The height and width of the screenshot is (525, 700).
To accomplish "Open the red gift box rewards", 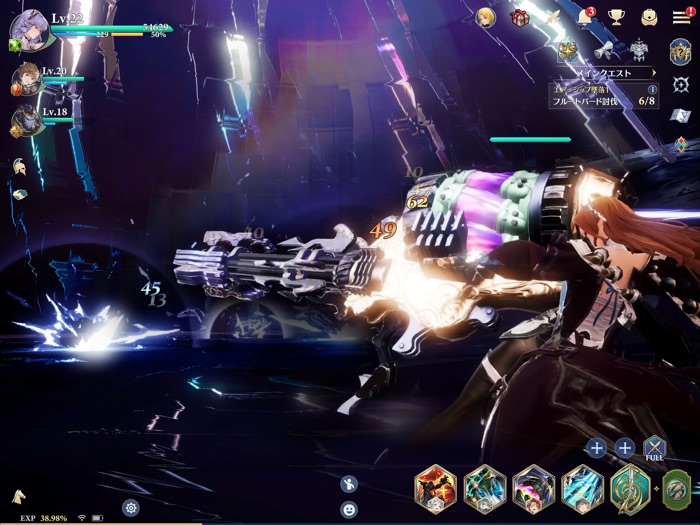I will click(x=519, y=17).
